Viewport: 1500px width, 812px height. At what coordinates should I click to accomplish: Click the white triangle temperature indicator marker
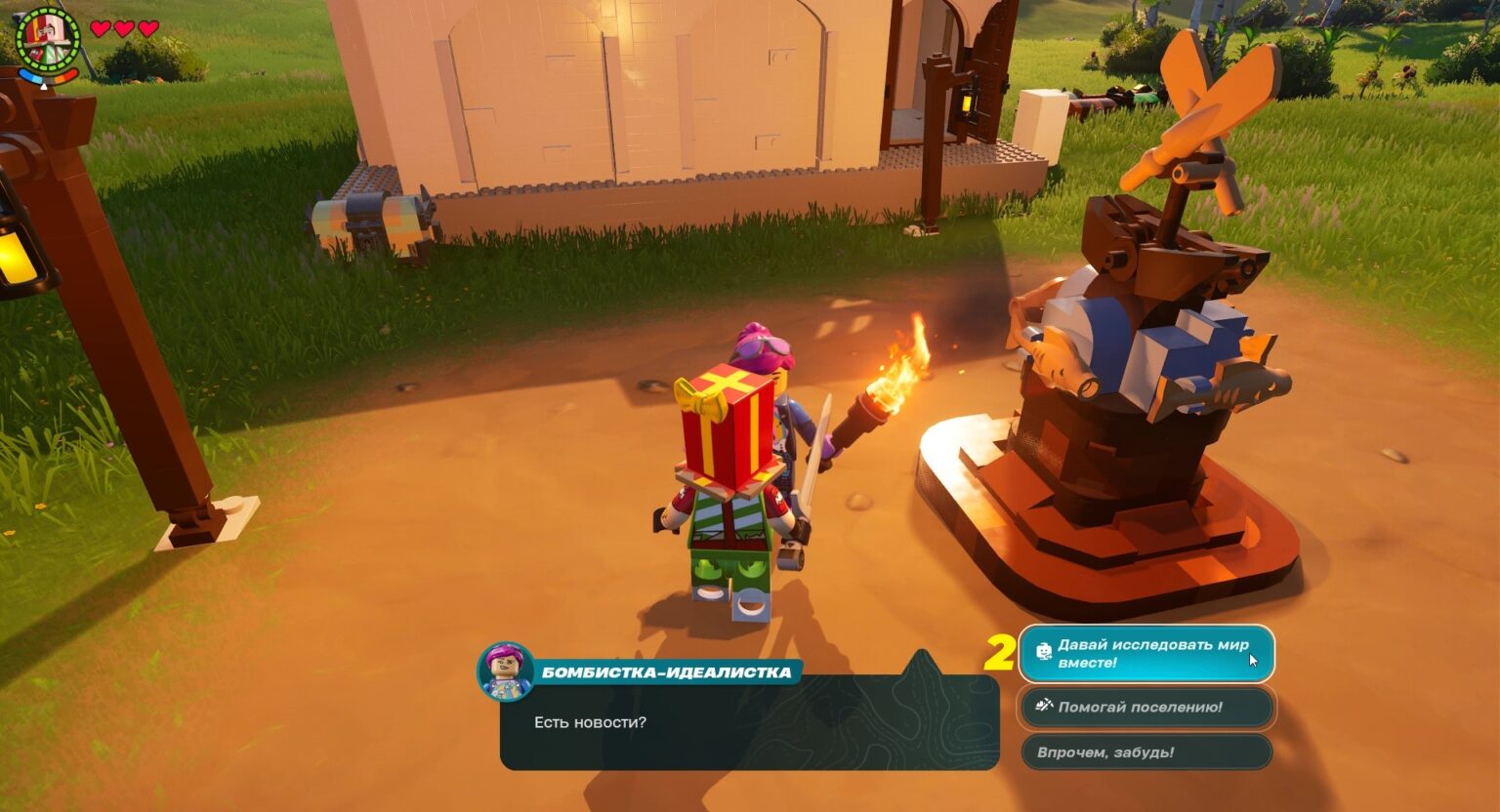[x=44, y=87]
